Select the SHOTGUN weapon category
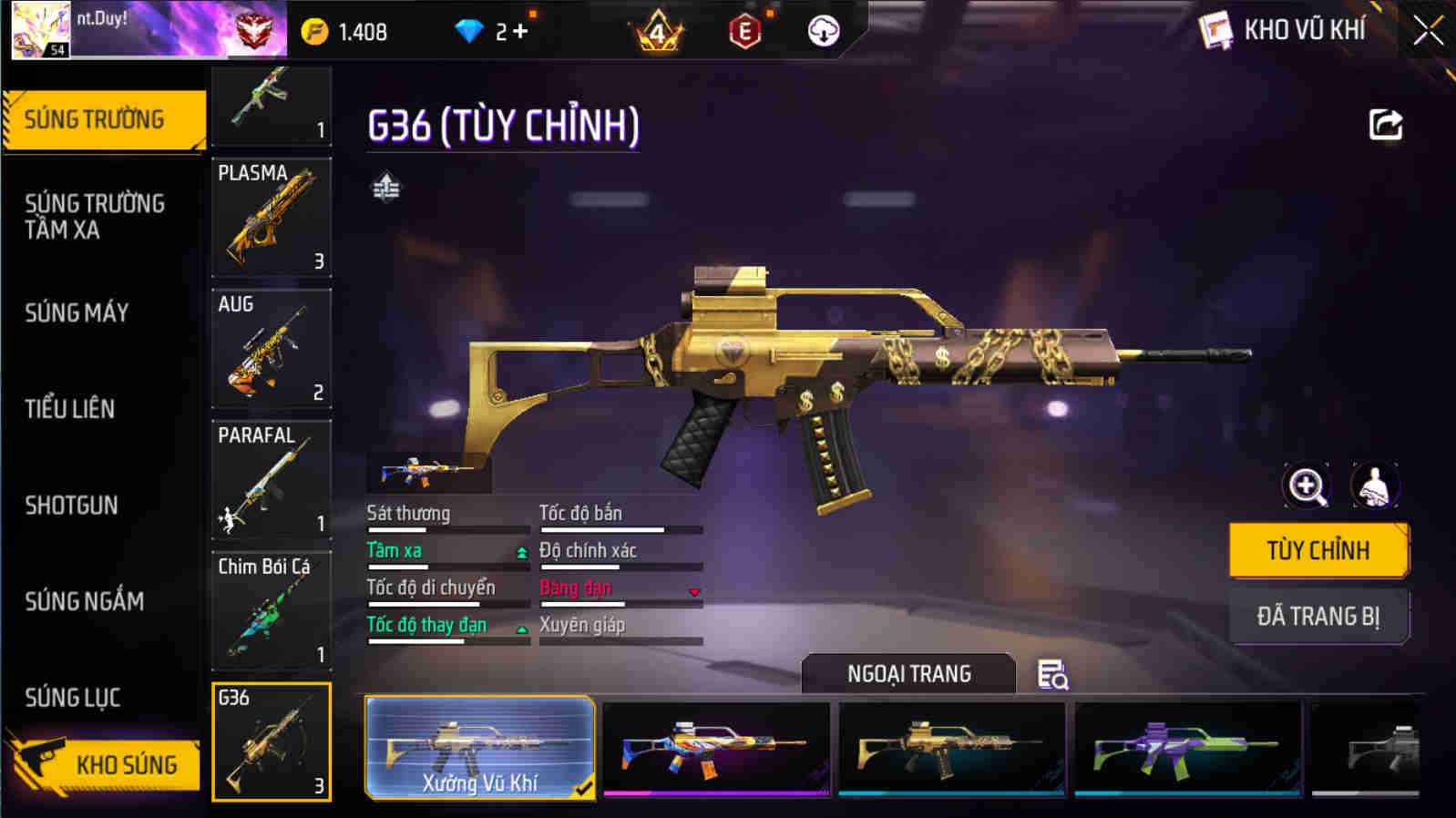Image resolution: width=1456 pixels, height=818 pixels. coord(73,506)
